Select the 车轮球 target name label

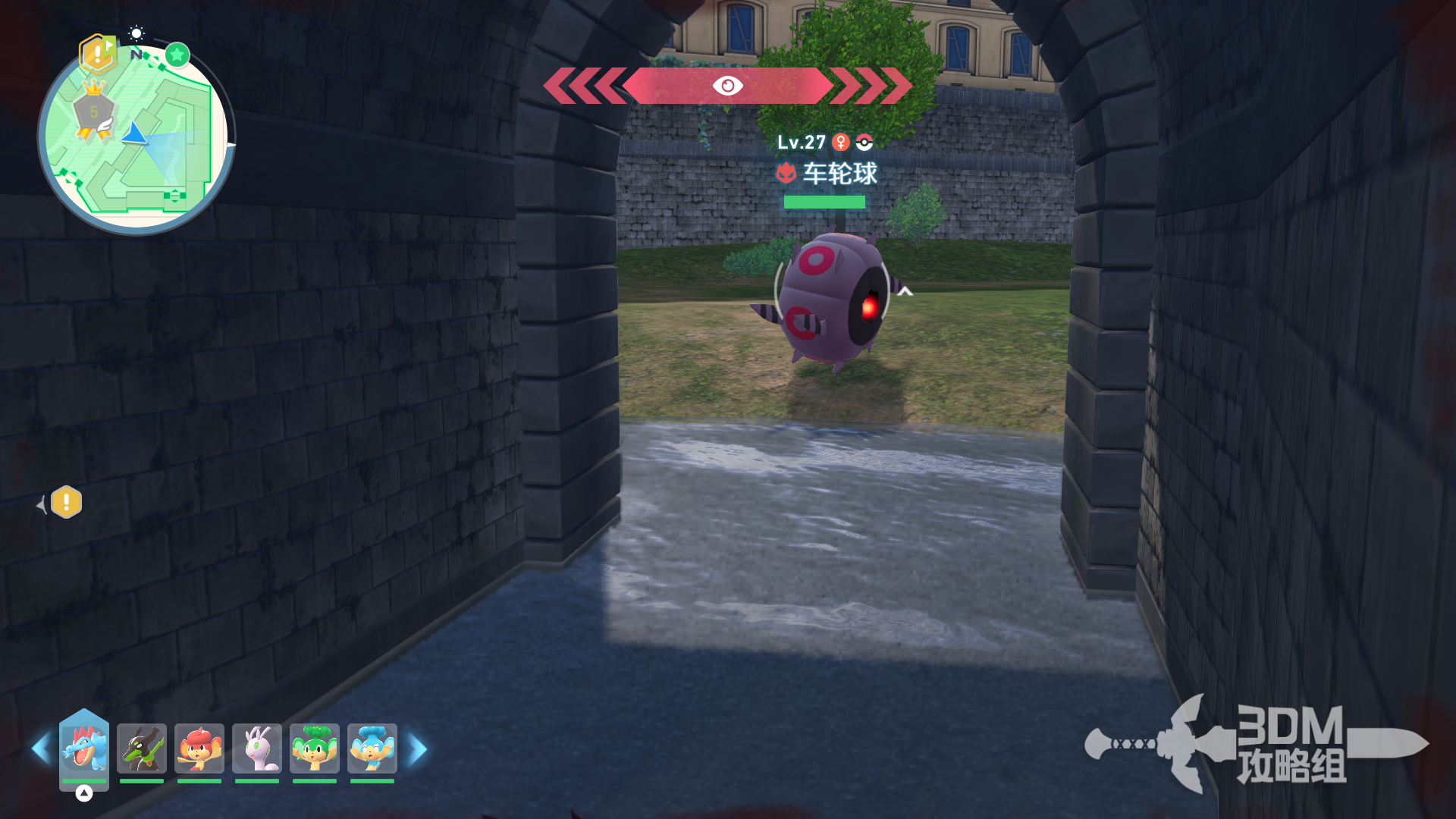839,174
